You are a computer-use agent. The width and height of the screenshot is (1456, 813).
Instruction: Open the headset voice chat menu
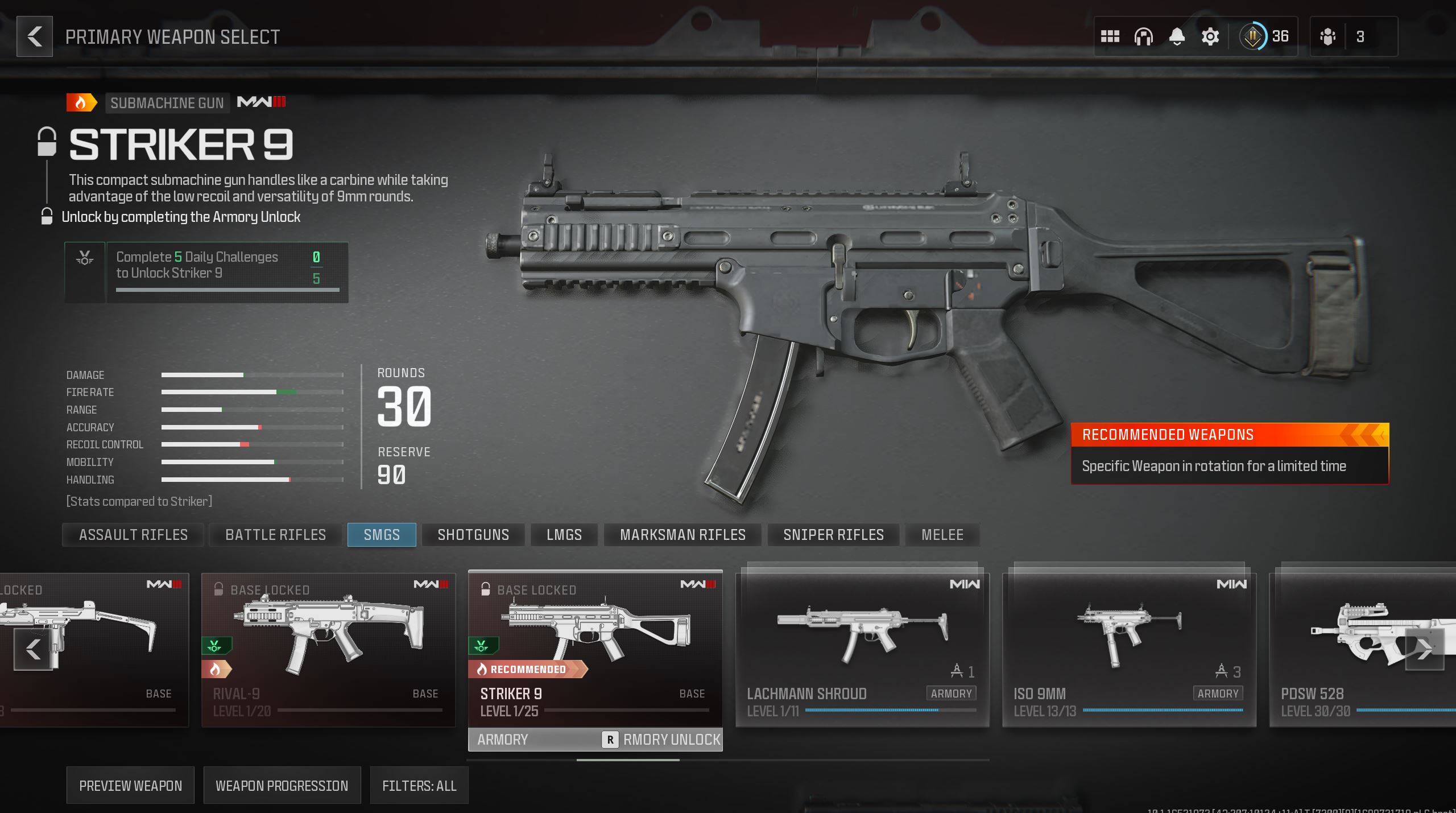1143,36
